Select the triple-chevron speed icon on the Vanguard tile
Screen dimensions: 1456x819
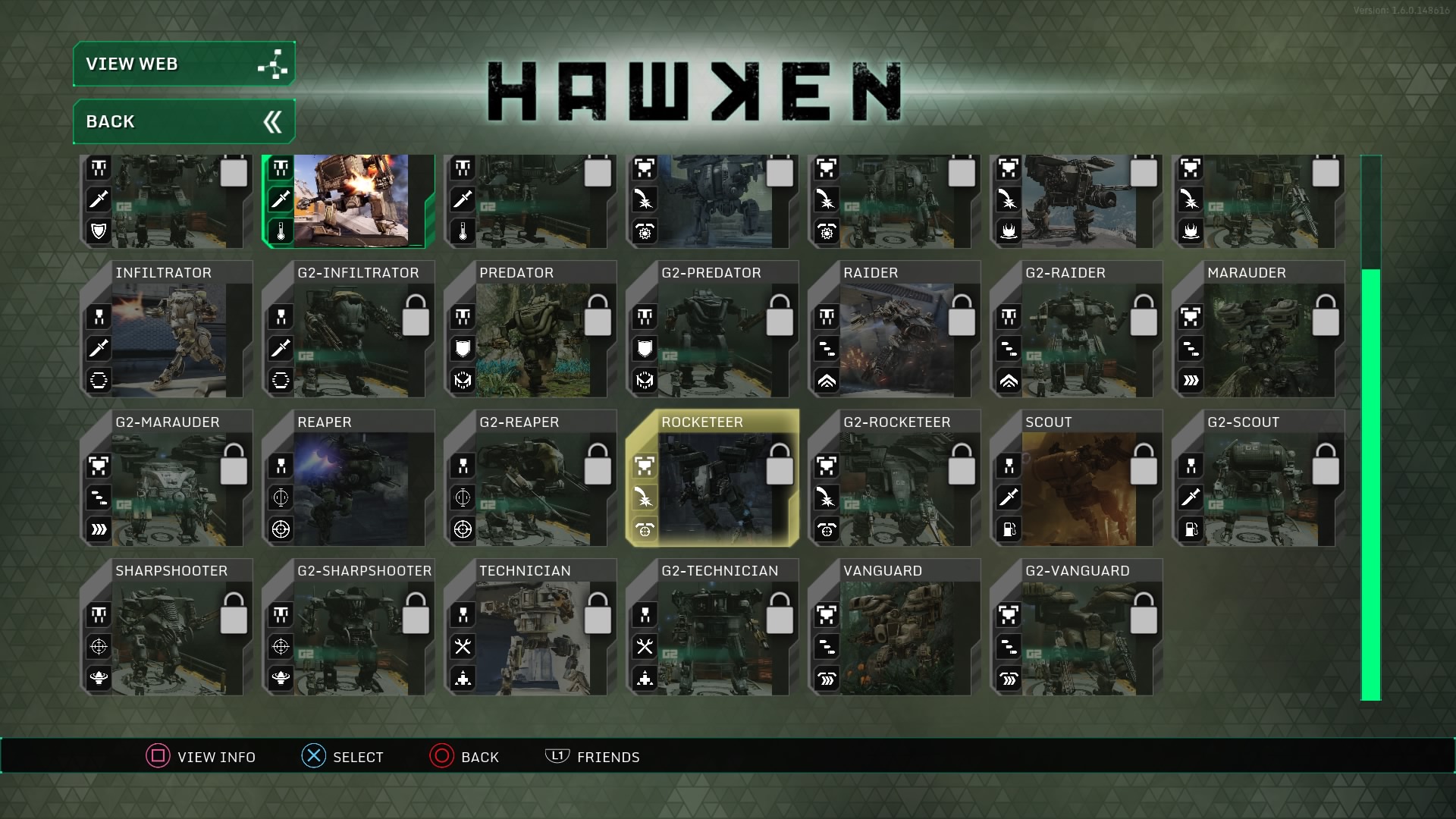click(827, 678)
